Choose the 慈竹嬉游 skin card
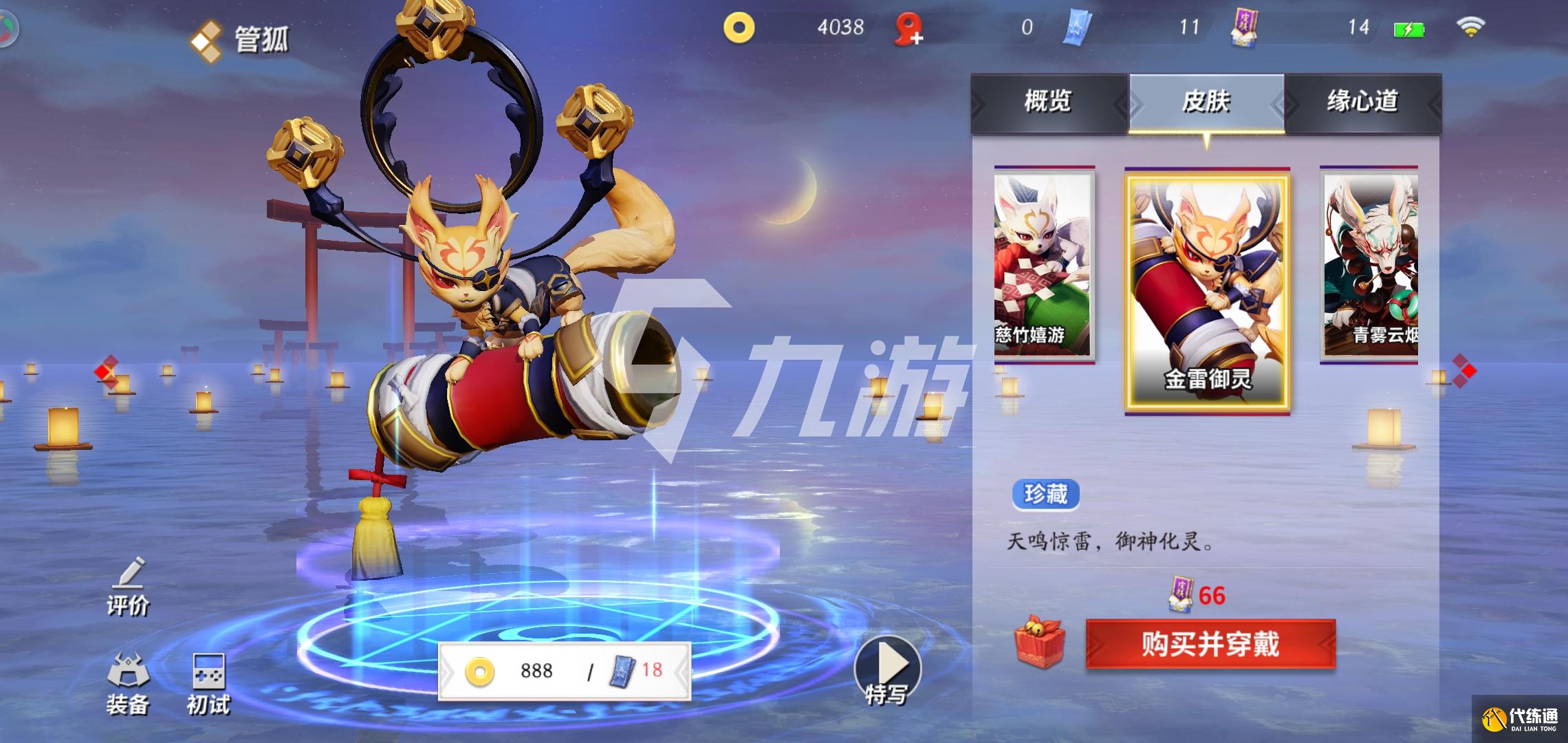 coord(1043,265)
